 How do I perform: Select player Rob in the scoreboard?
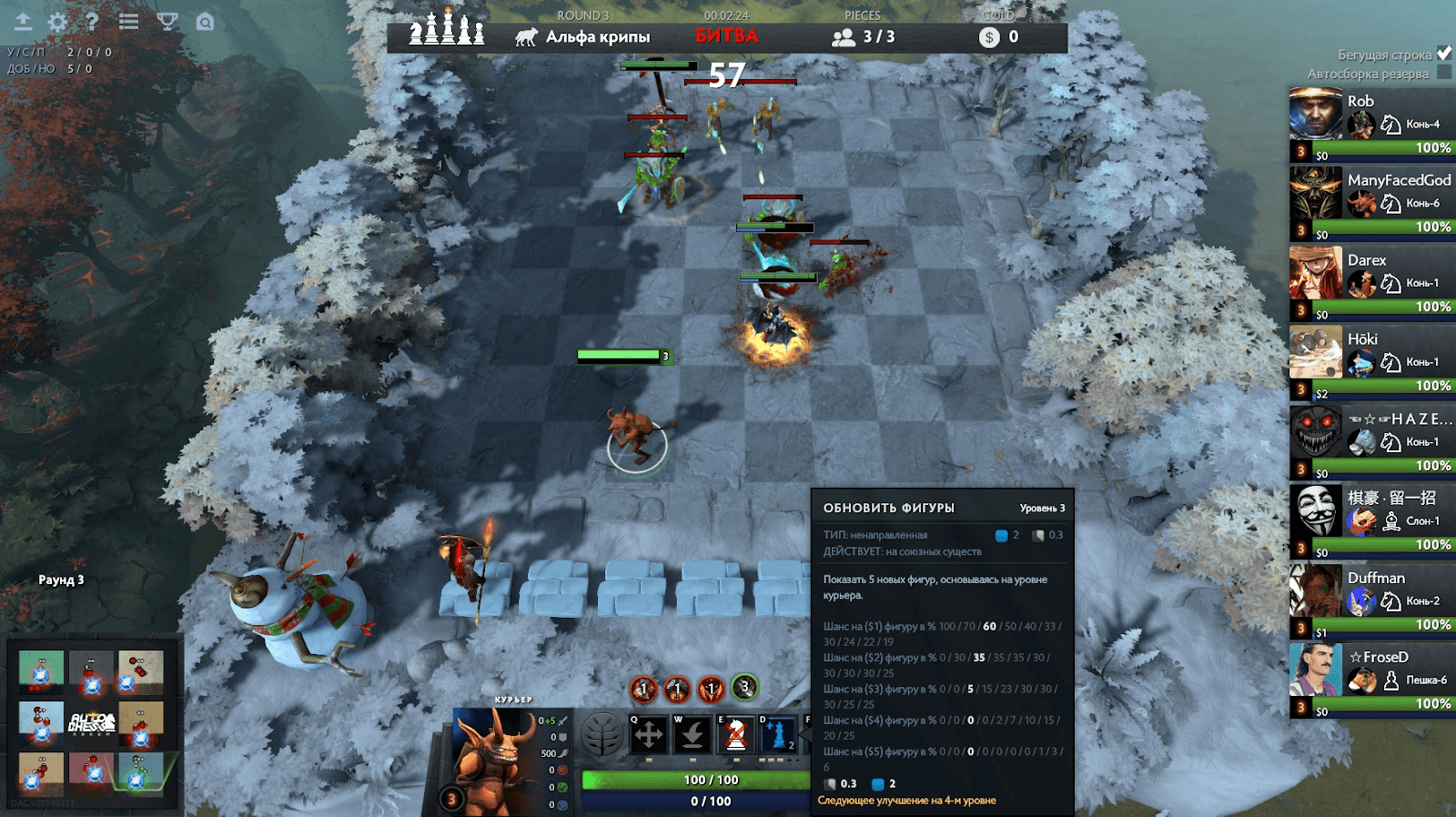[1371, 124]
